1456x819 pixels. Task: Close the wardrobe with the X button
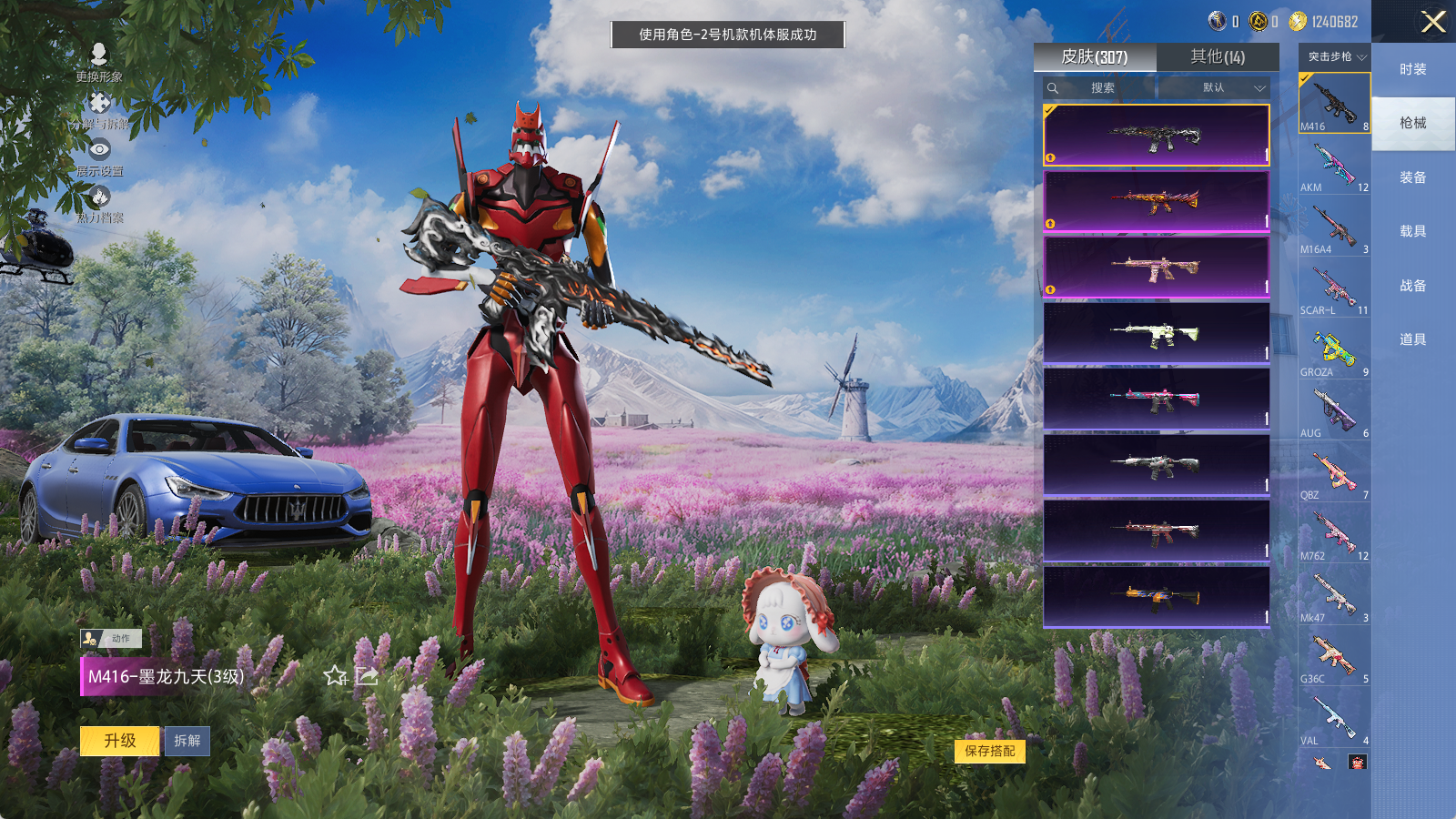(x=1433, y=22)
